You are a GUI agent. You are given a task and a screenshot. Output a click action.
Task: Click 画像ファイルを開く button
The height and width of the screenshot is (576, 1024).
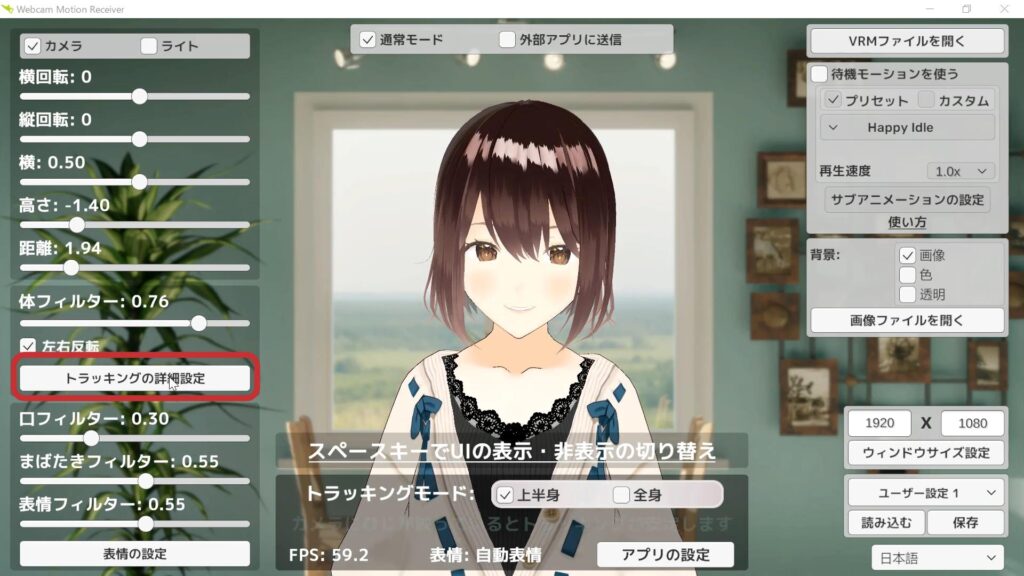[907, 320]
